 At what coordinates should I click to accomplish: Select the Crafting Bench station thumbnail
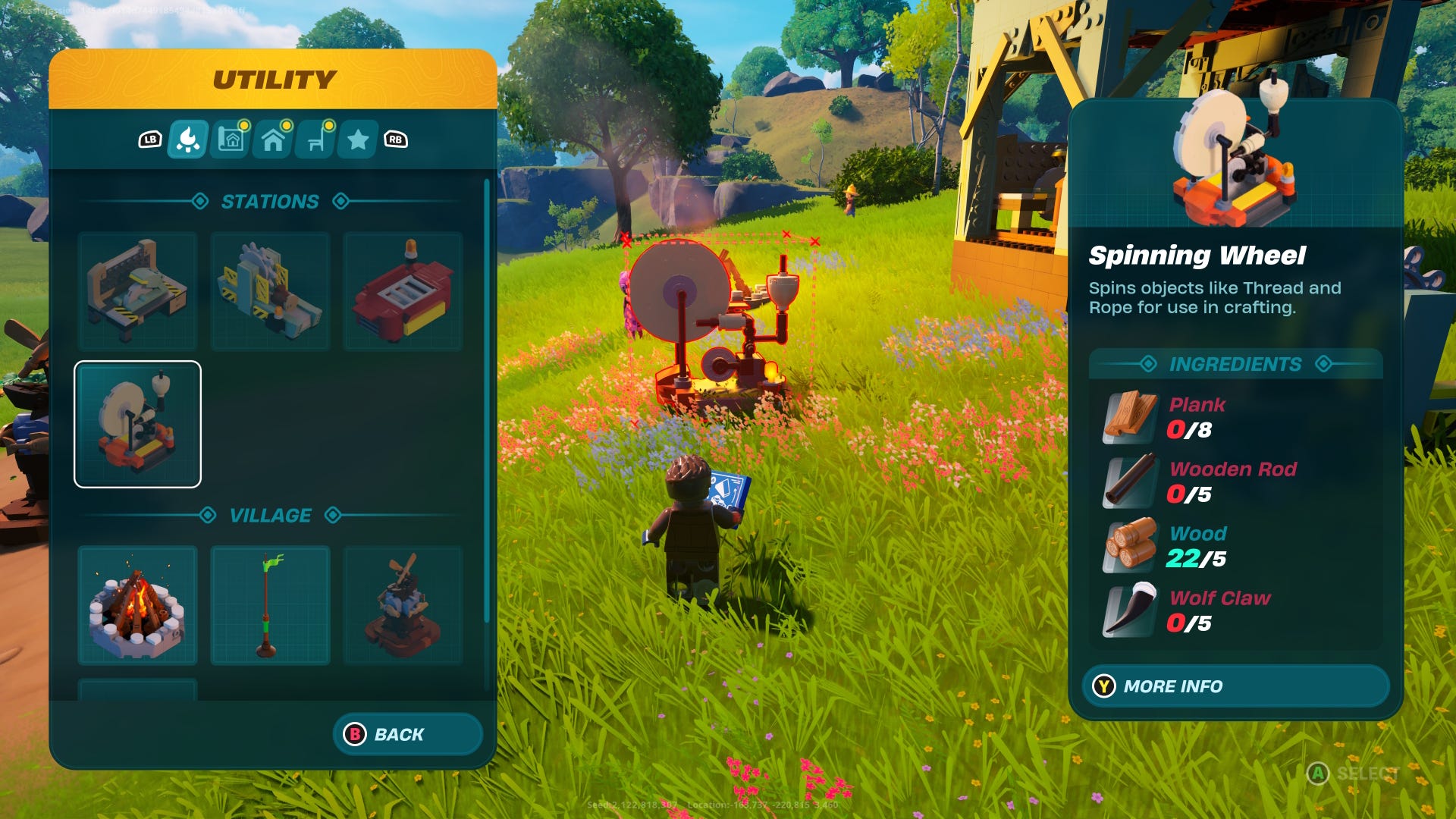[137, 290]
